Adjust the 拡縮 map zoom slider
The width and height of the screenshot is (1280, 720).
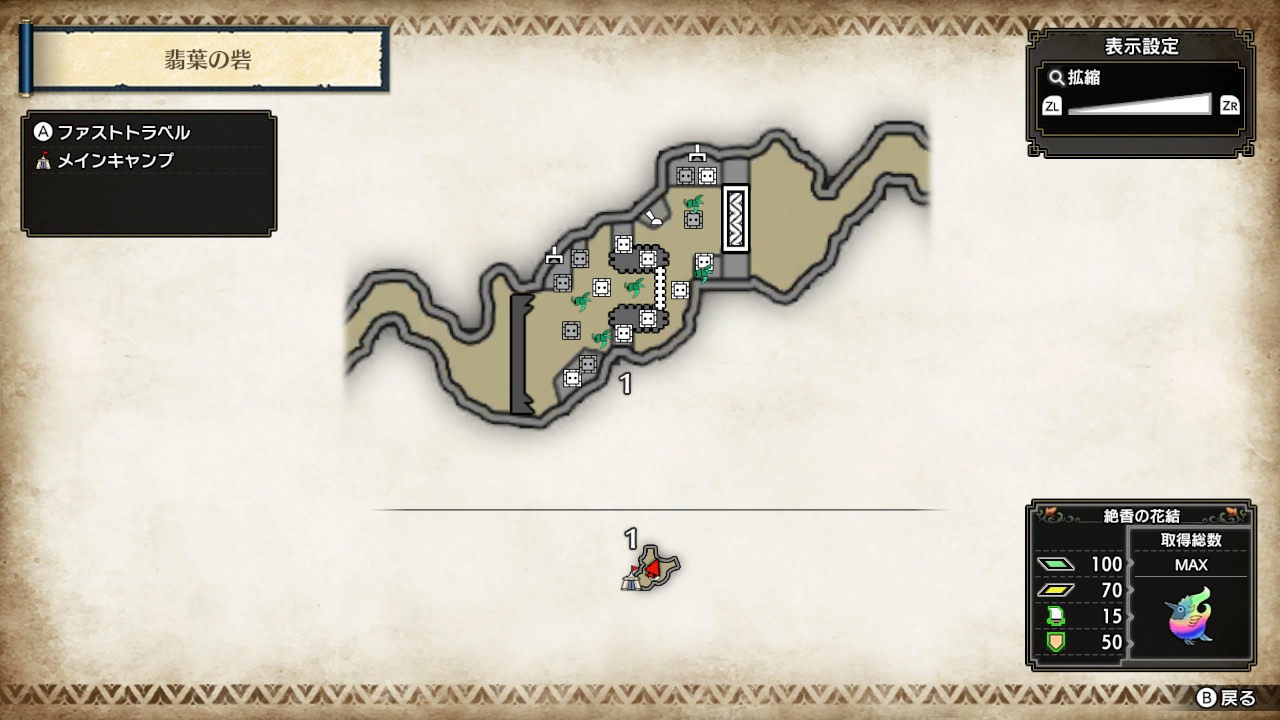(x=1139, y=105)
